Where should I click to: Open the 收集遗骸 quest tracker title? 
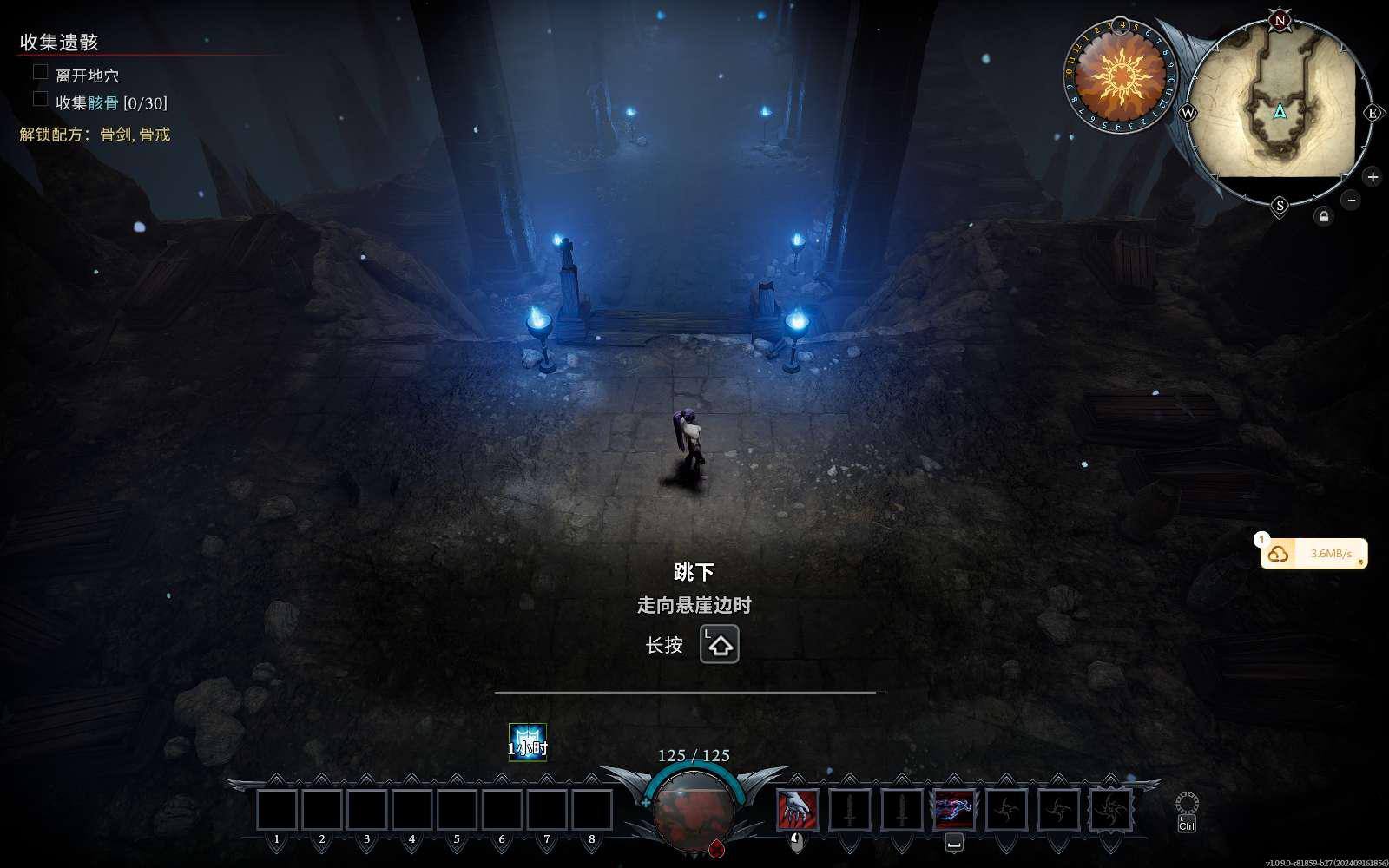tap(59, 42)
